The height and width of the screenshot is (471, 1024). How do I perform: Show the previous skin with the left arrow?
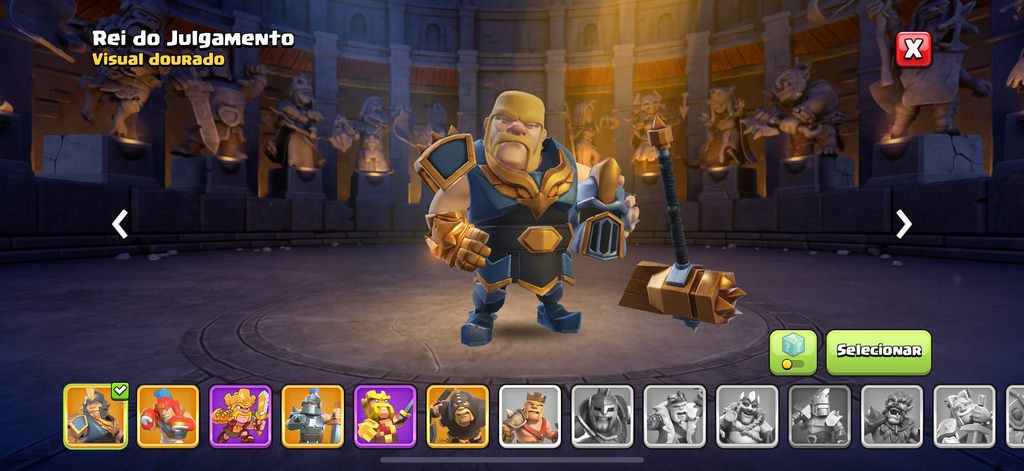[x=120, y=223]
